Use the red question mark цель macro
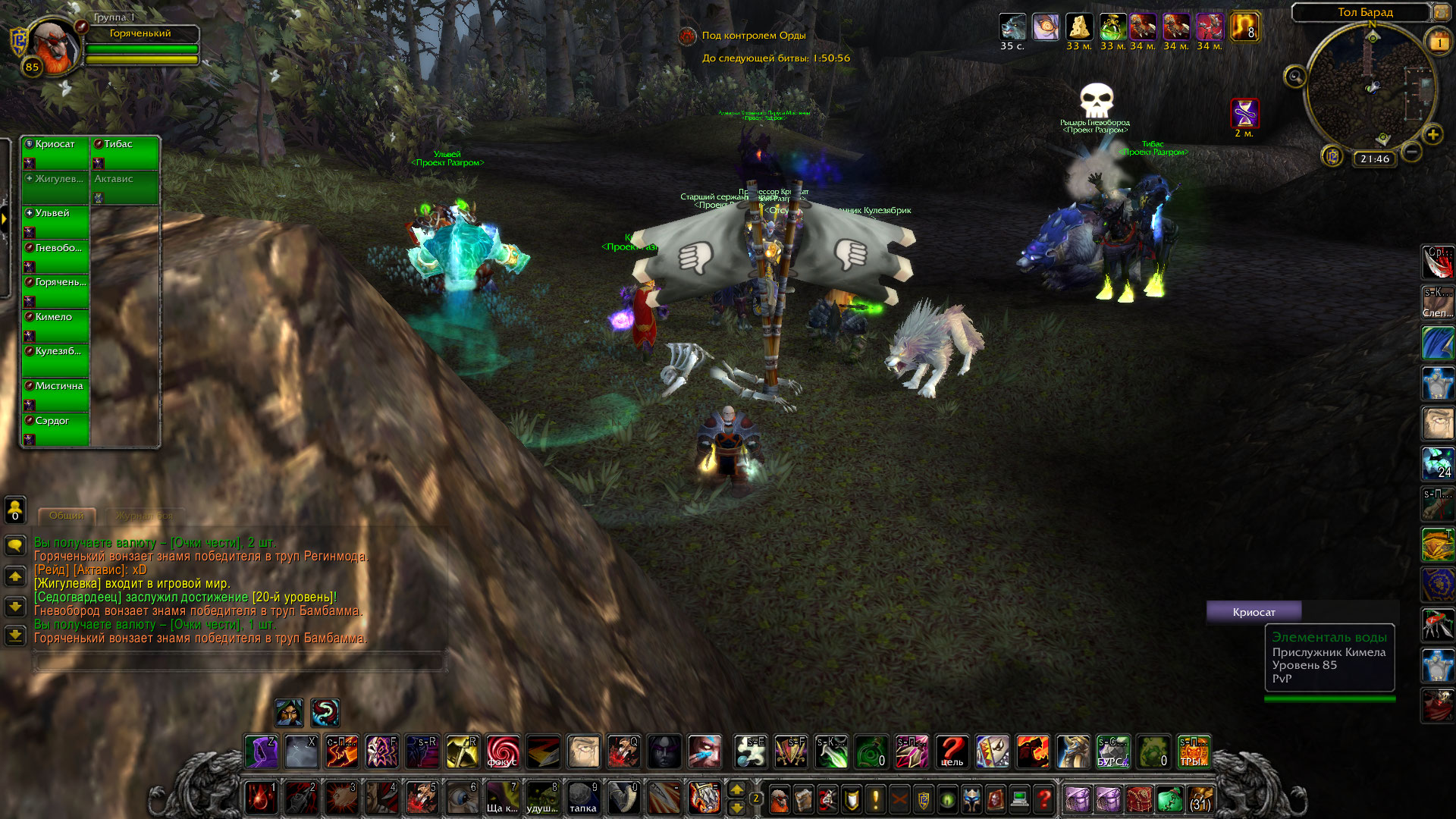The image size is (1456, 819). coord(952,752)
